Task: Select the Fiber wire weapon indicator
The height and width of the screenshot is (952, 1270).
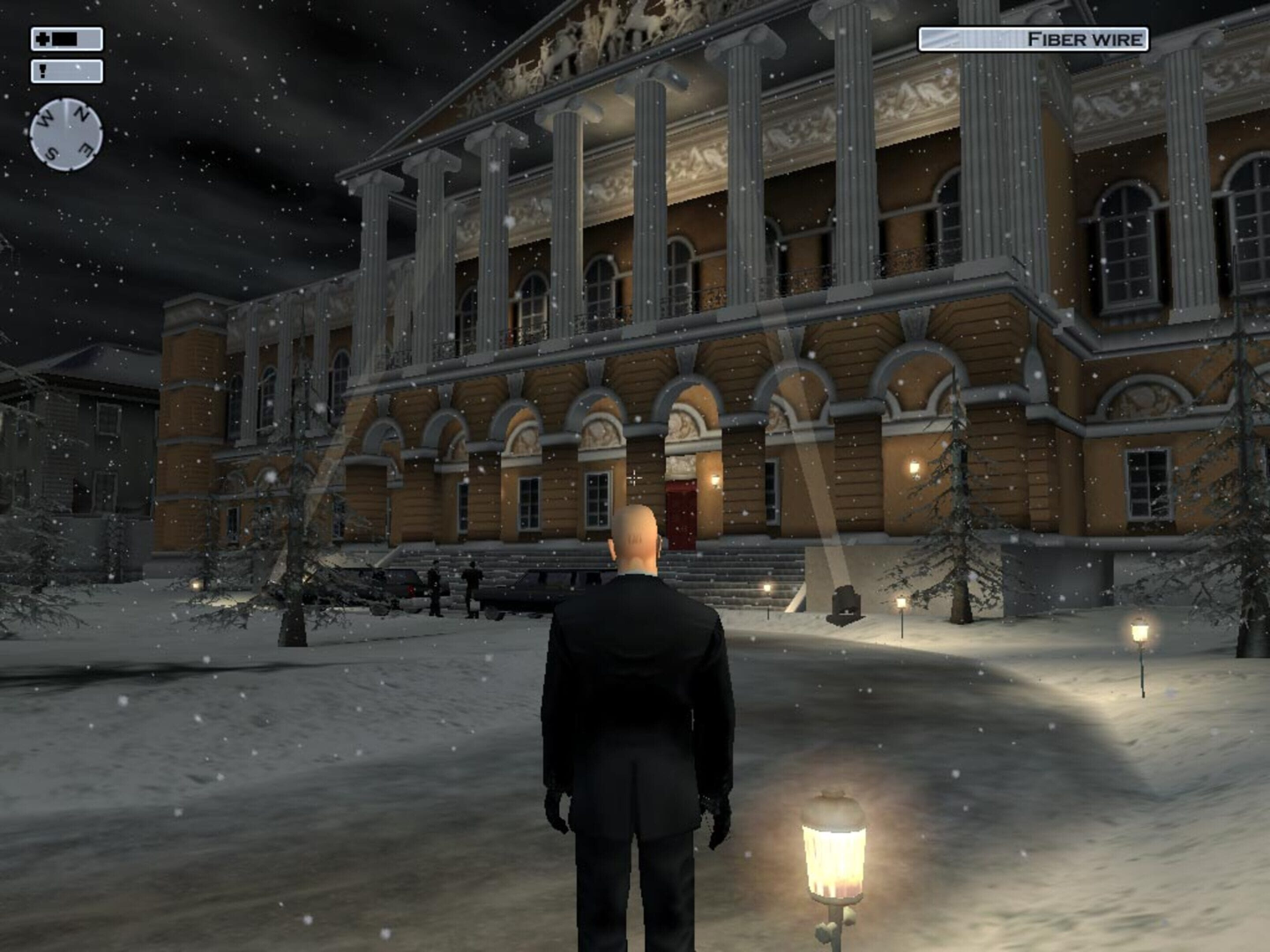Action: tap(1032, 39)
